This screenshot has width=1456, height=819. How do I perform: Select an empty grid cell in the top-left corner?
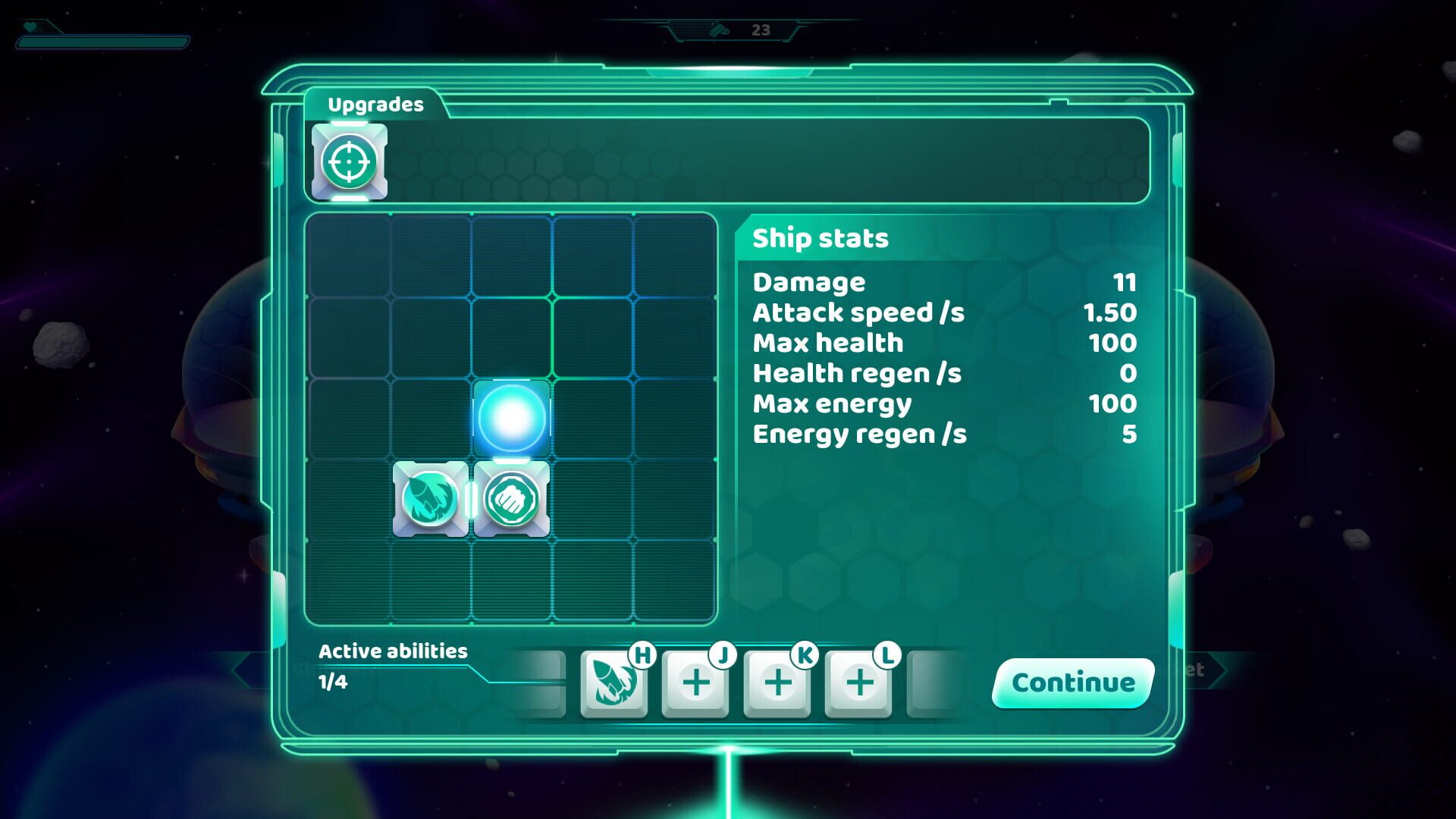[349, 256]
